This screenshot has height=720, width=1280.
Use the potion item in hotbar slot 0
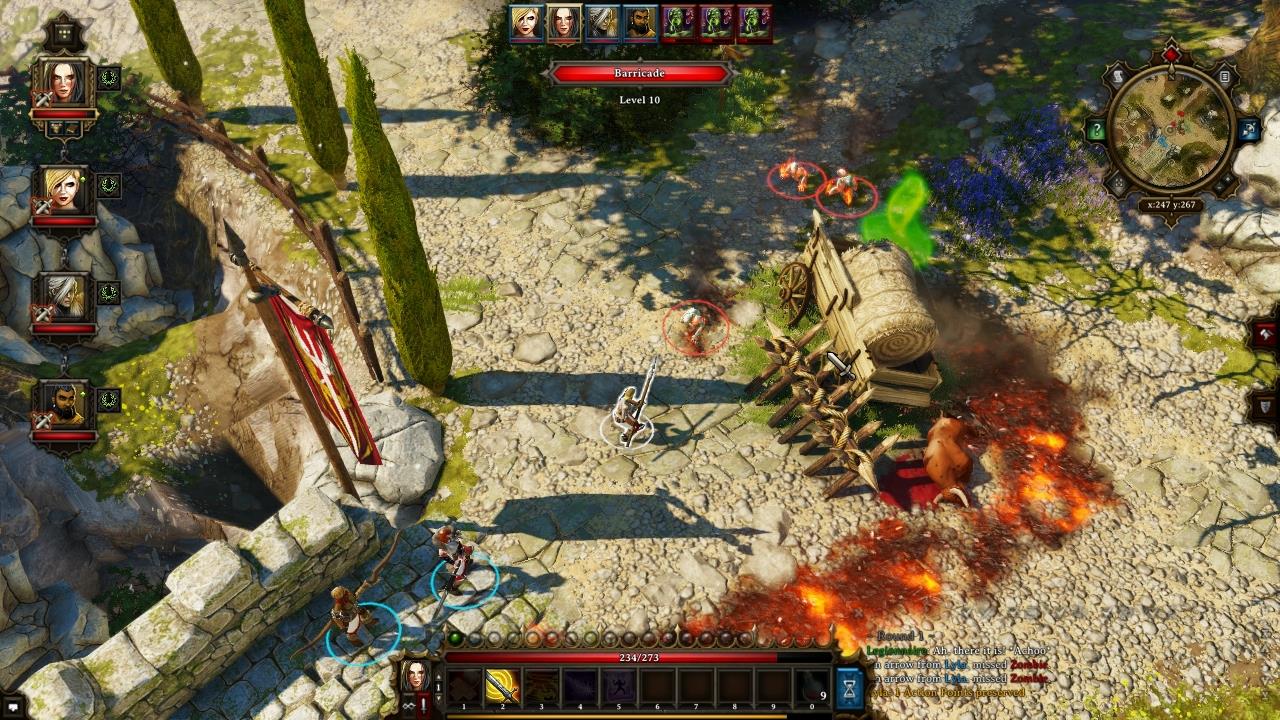(810, 688)
